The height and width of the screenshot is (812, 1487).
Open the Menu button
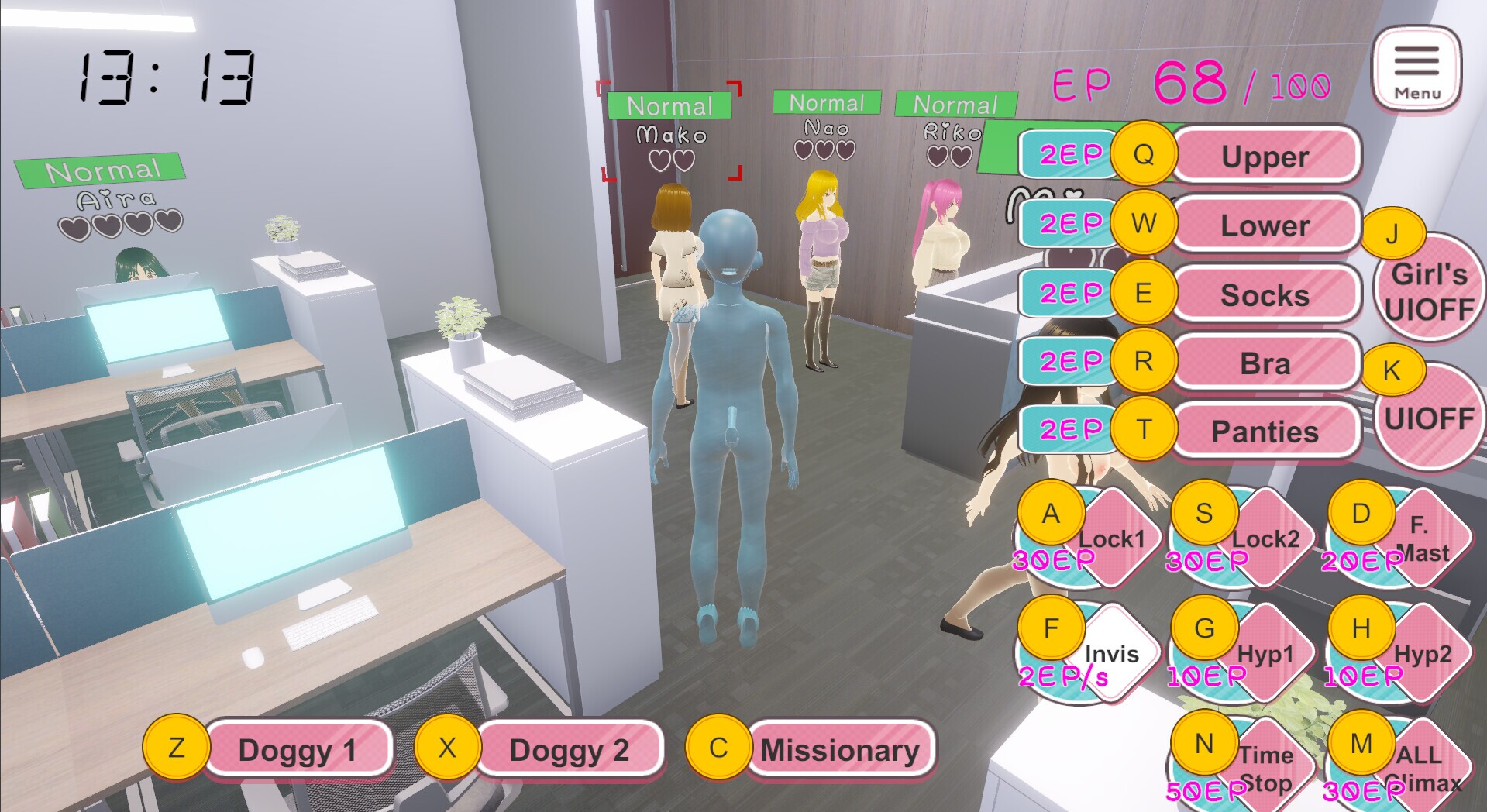(1416, 69)
